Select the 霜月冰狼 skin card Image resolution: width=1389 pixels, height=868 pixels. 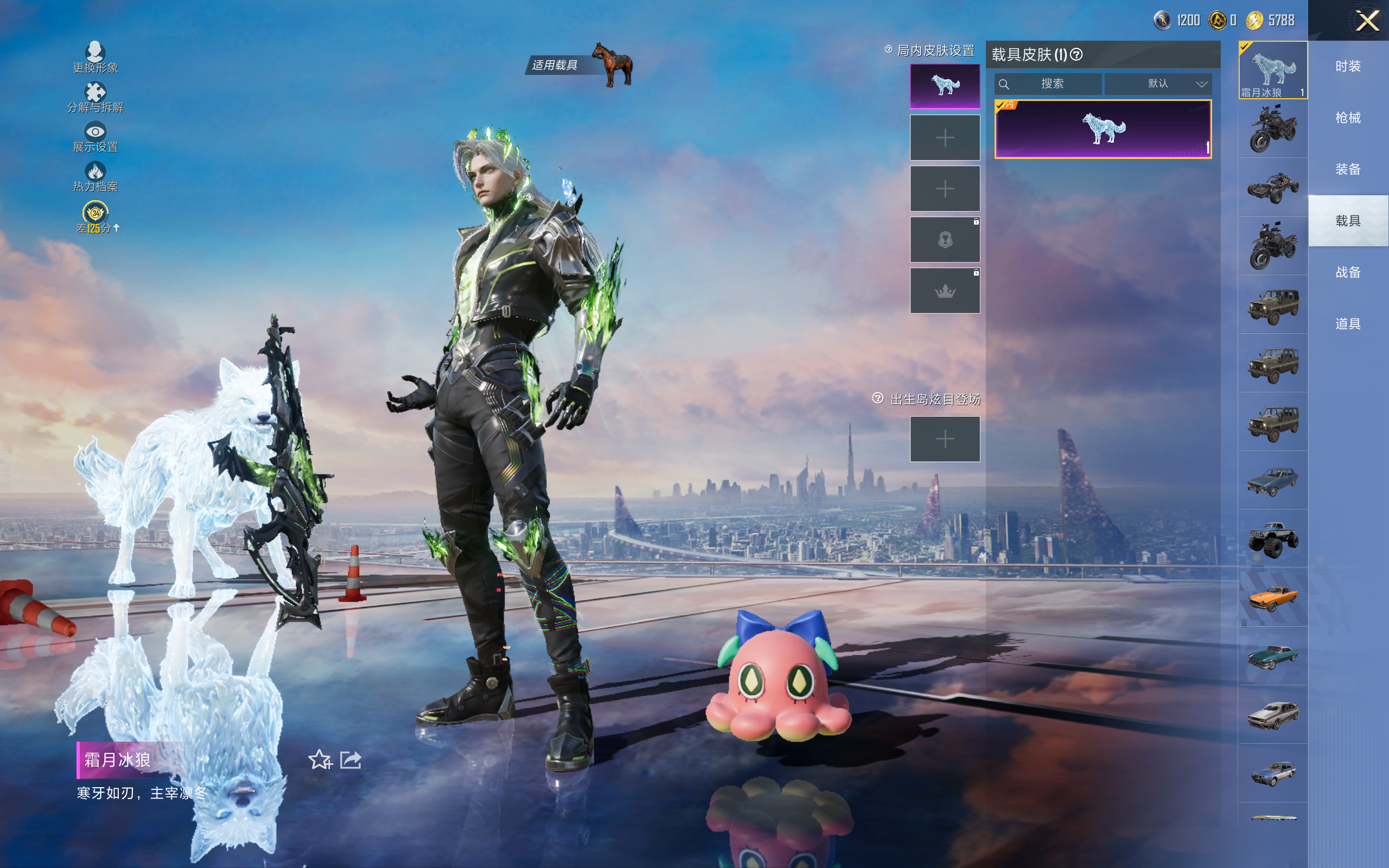[1103, 129]
